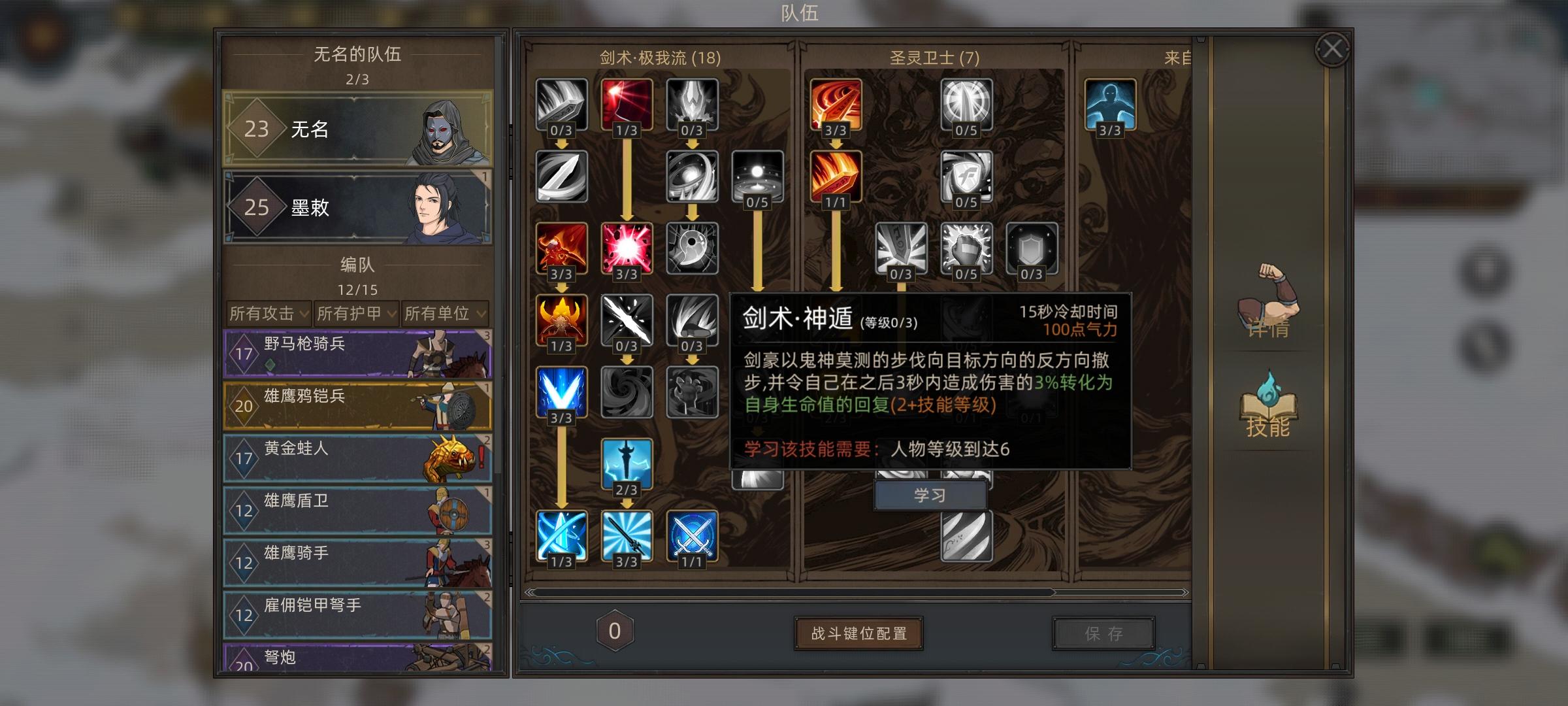Open the 所有护甲 armor filter dropdown
The width and height of the screenshot is (1568, 706).
tap(356, 314)
